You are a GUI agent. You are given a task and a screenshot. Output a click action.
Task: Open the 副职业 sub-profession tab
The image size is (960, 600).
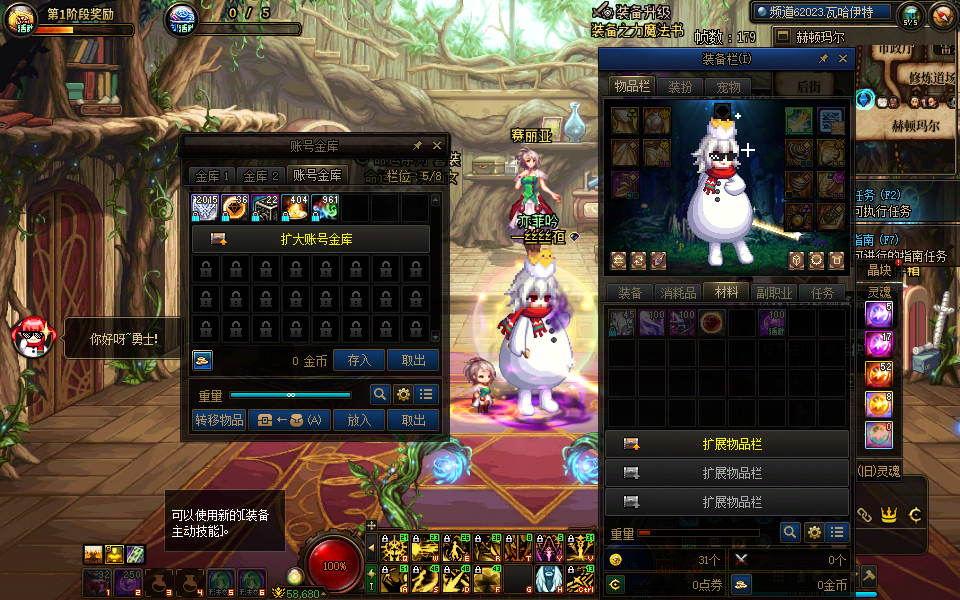774,293
